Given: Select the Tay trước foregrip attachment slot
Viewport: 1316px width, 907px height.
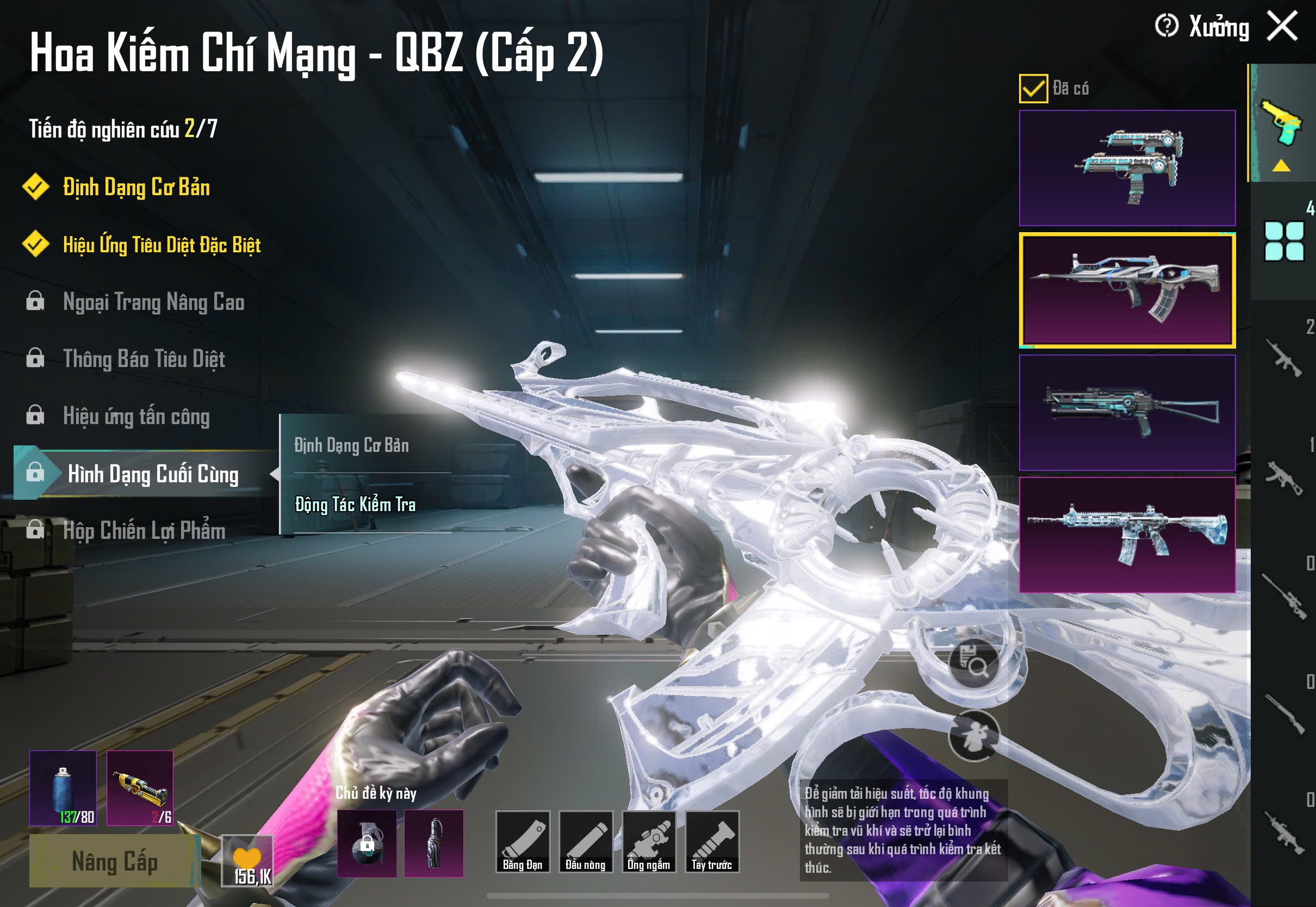Looking at the screenshot, I should click(711, 842).
